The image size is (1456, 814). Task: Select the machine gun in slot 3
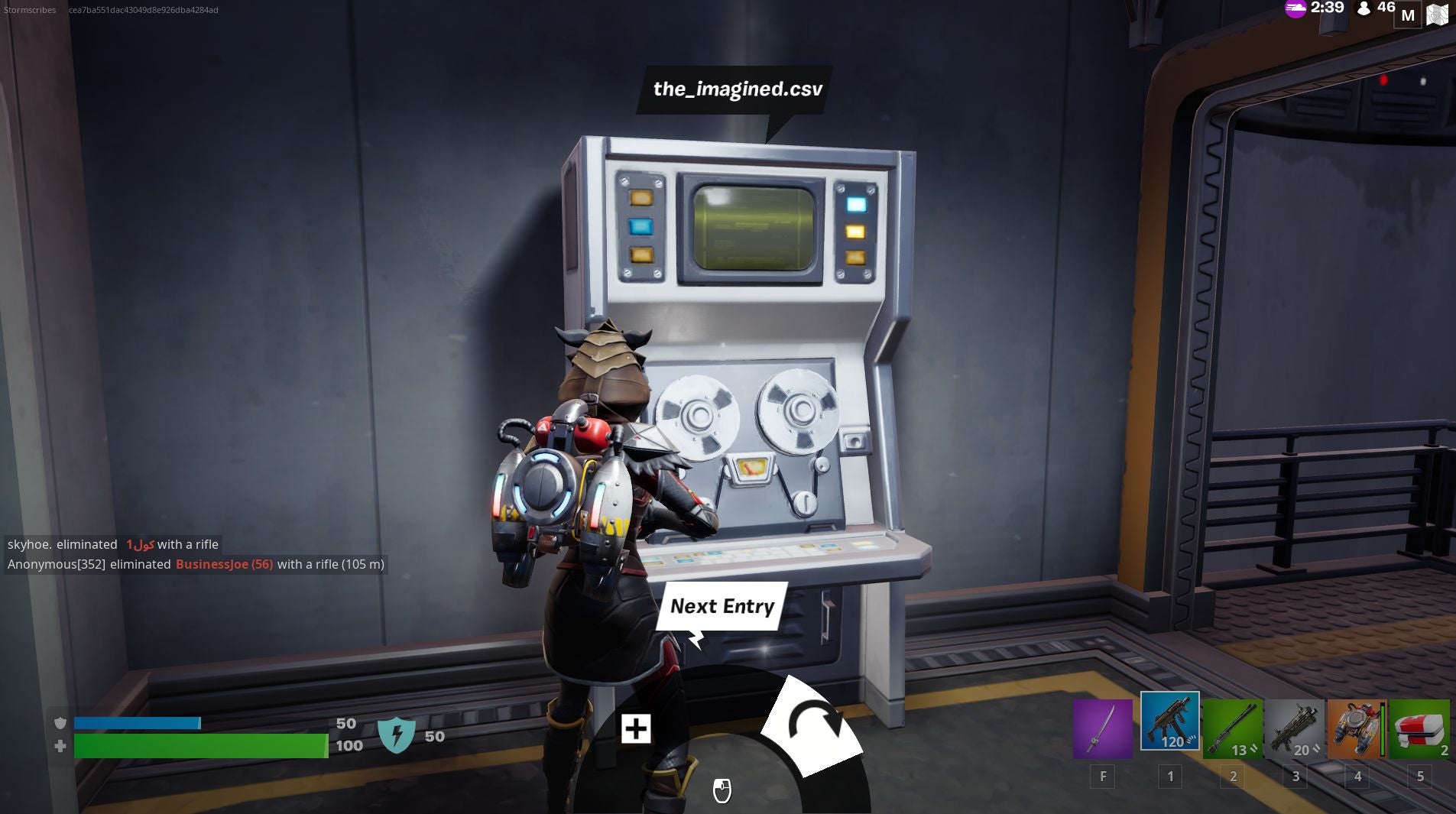1293,730
